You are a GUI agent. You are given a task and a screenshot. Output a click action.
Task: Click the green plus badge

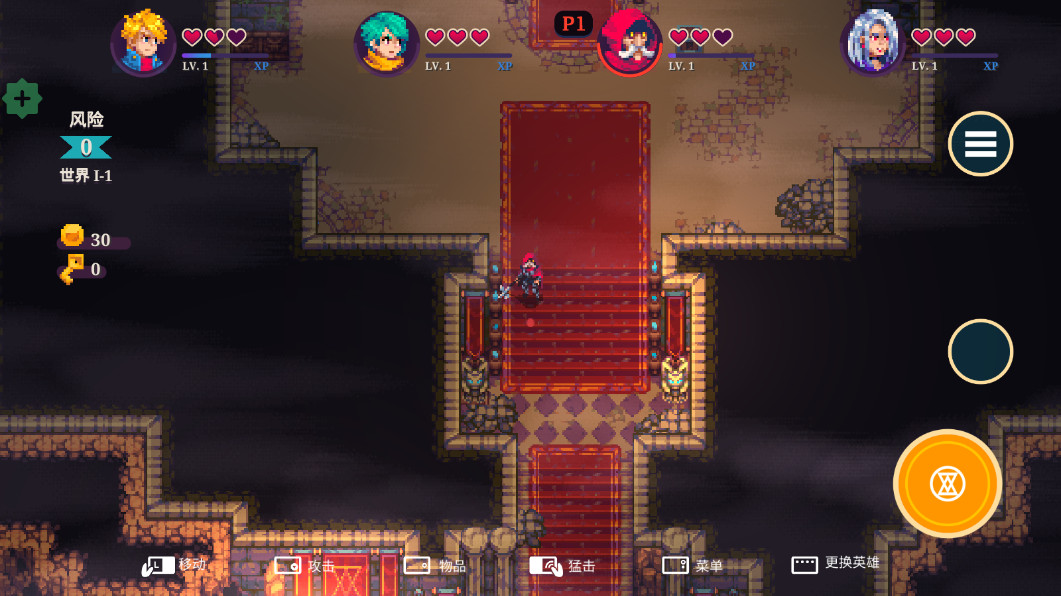pyautogui.click(x=22, y=98)
